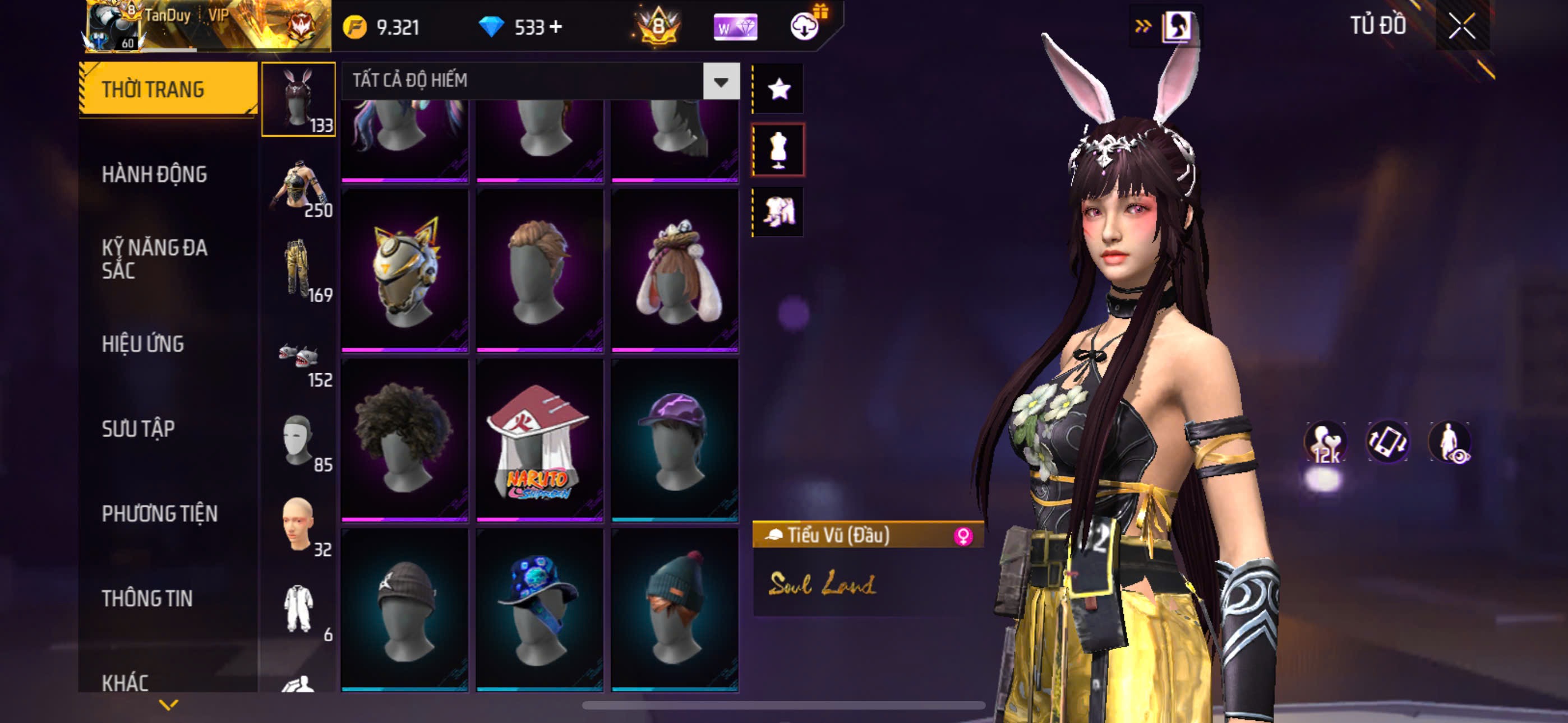Close the wardrobe with the X button

(x=1461, y=26)
